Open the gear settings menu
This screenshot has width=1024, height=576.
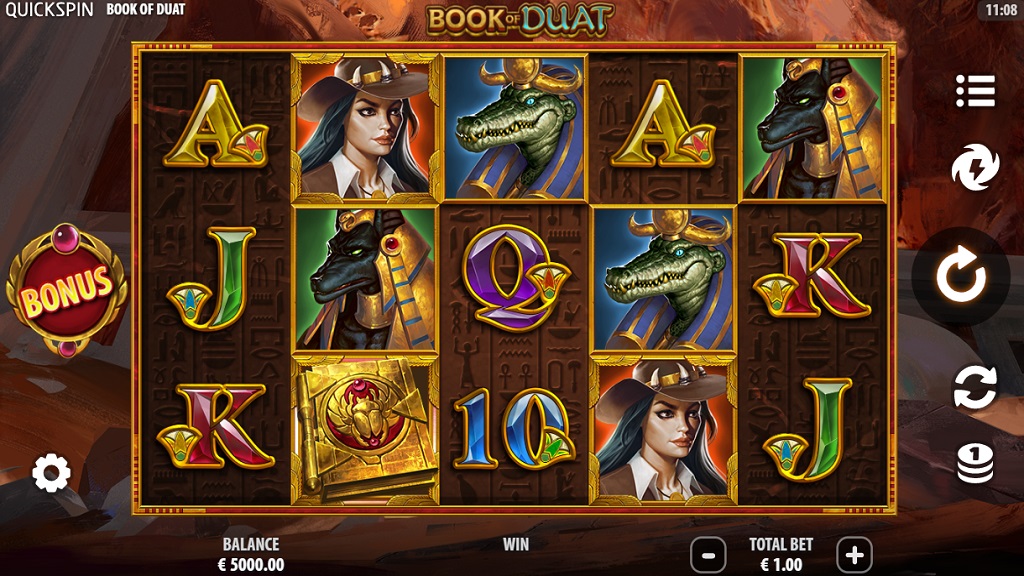51,472
